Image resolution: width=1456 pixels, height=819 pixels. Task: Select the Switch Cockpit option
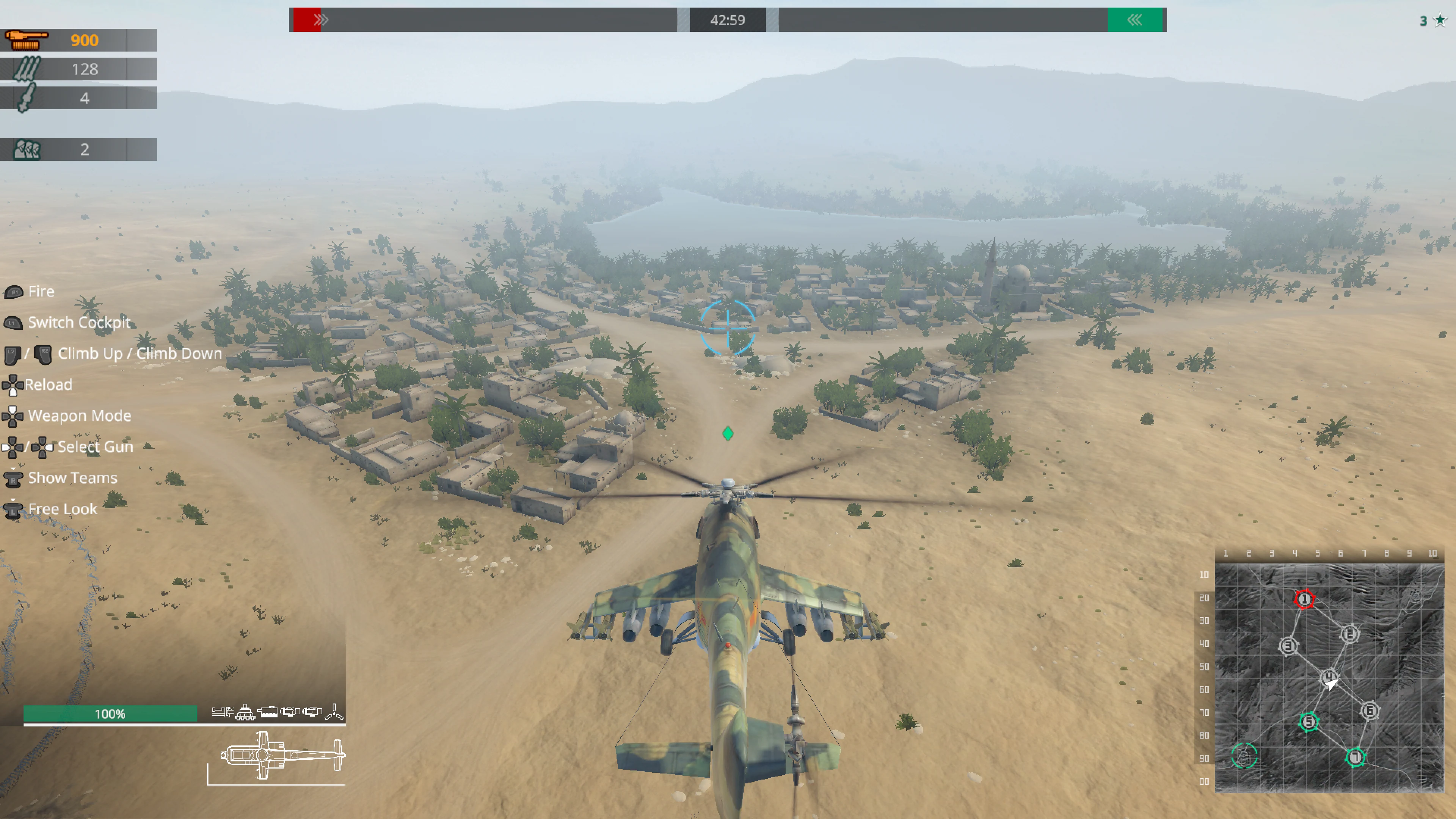coord(79,322)
